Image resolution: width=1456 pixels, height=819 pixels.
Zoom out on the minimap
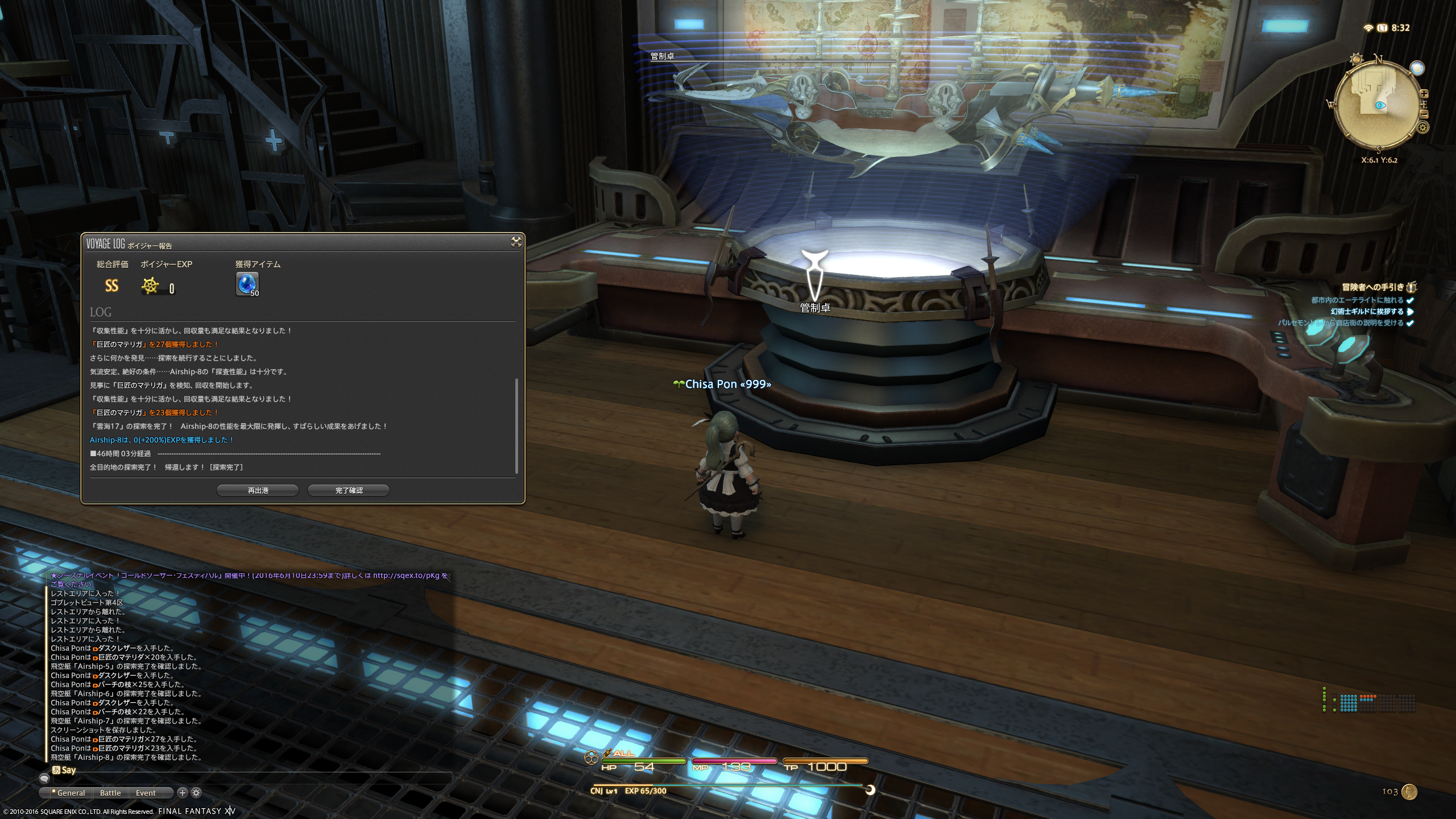coord(1424,114)
